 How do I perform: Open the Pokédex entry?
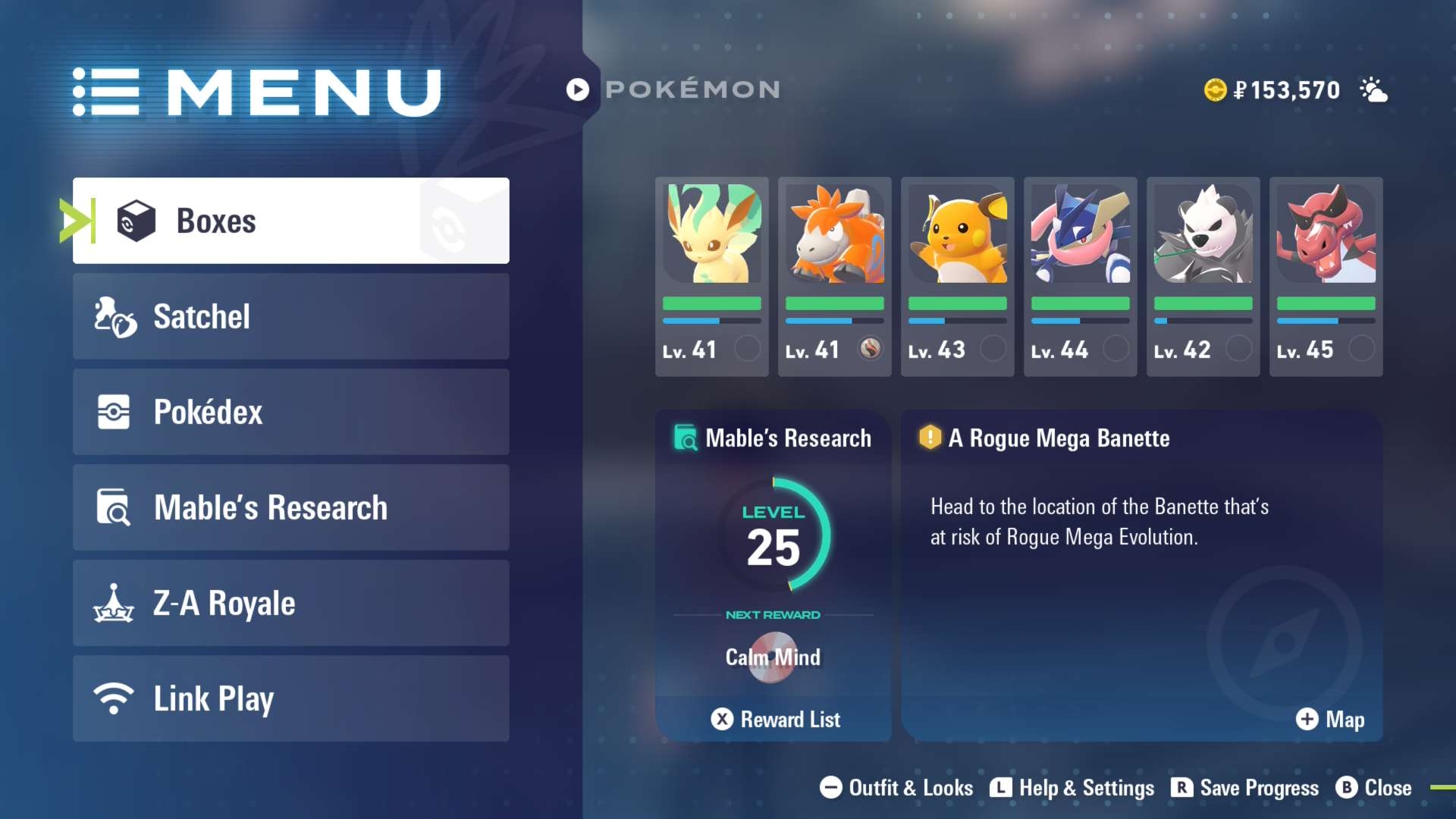(290, 412)
